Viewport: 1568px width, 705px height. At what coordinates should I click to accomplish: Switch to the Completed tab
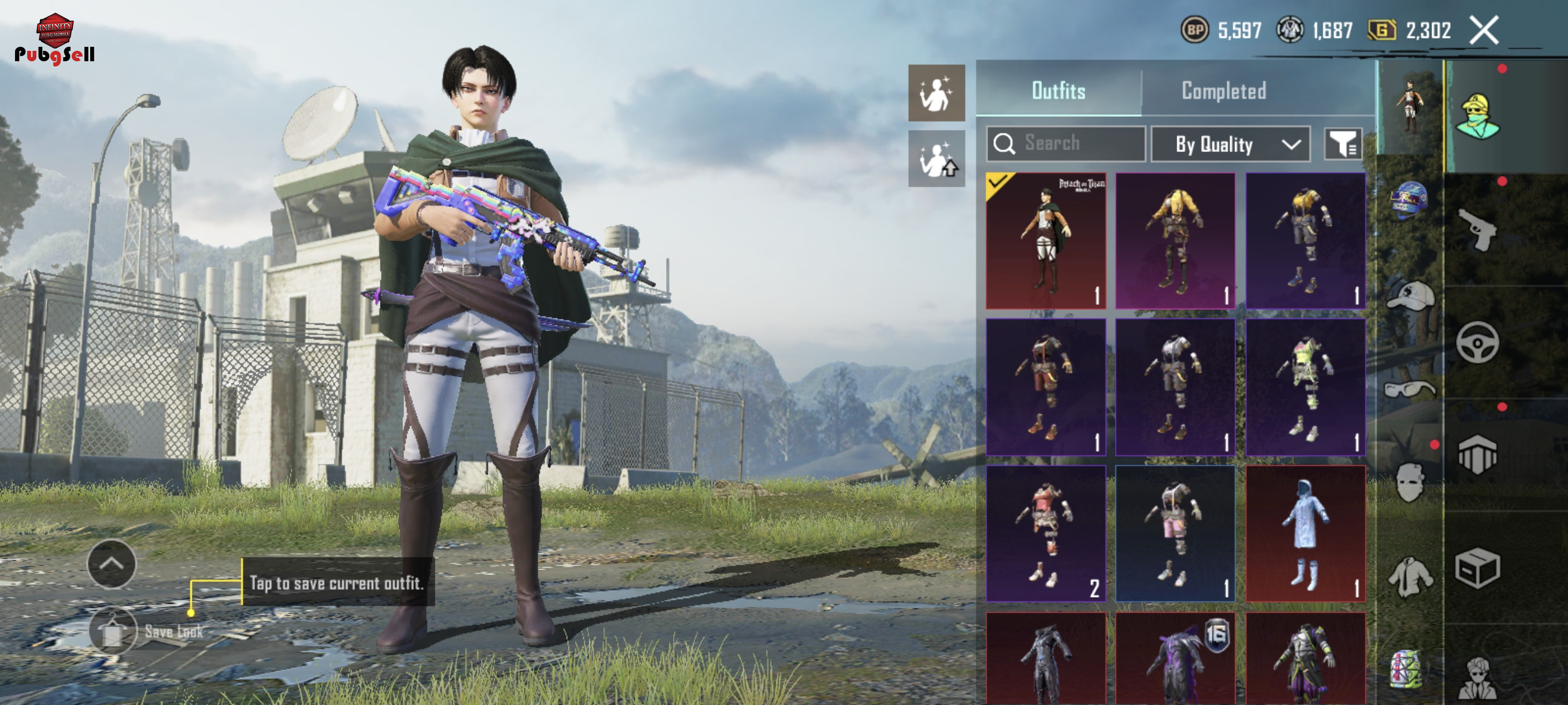pyautogui.click(x=1223, y=91)
